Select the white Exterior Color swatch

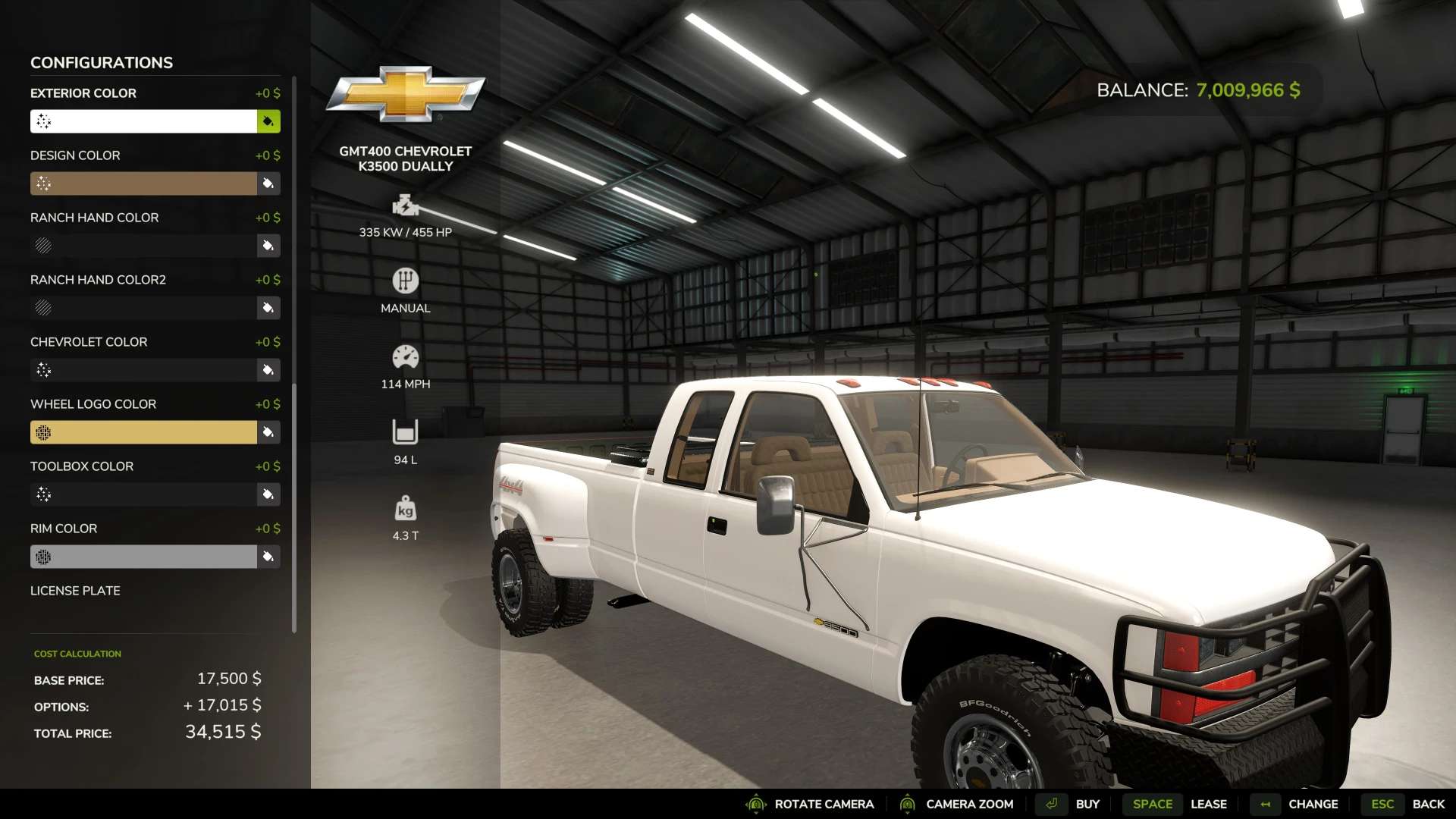coord(143,121)
